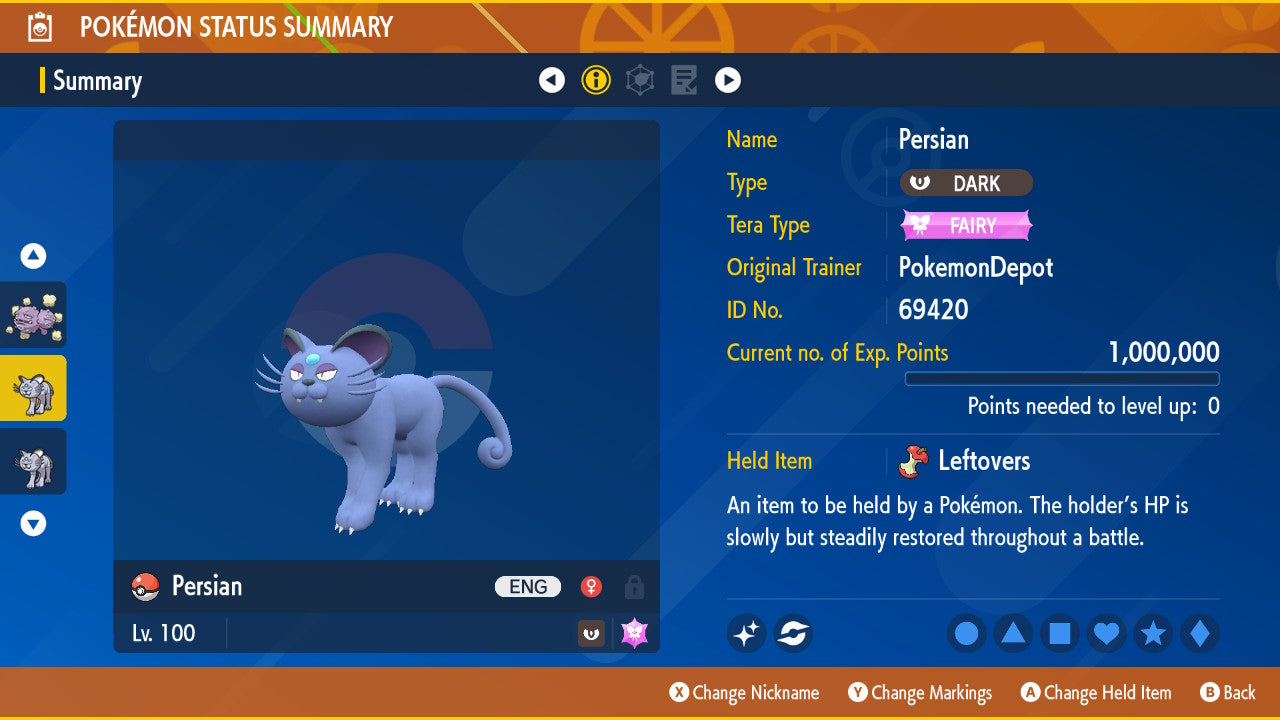Go to the next summary page arrow

(728, 80)
